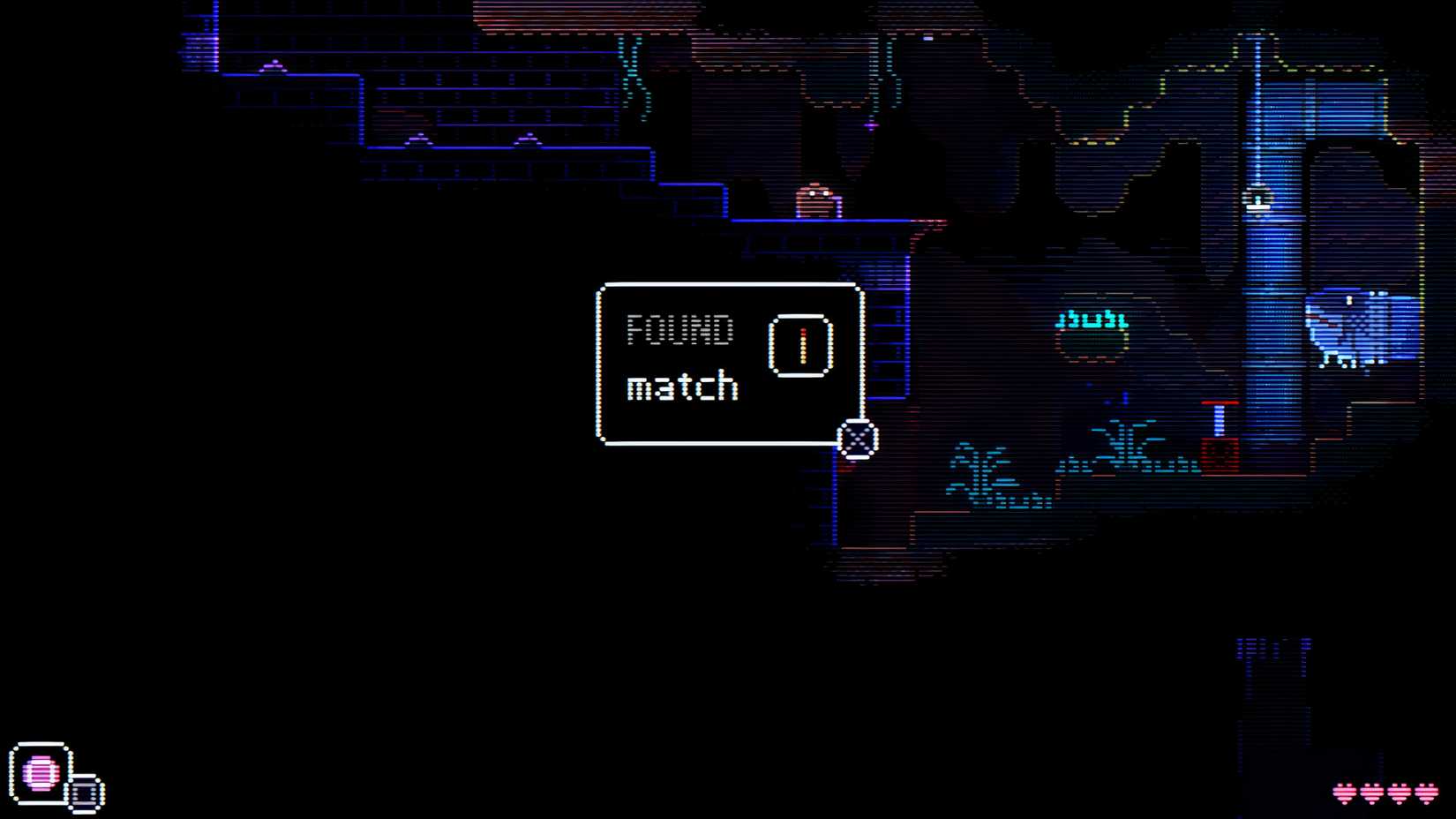Select the FOUND label in the popup
Screen dimensions: 1456x819
[679, 329]
